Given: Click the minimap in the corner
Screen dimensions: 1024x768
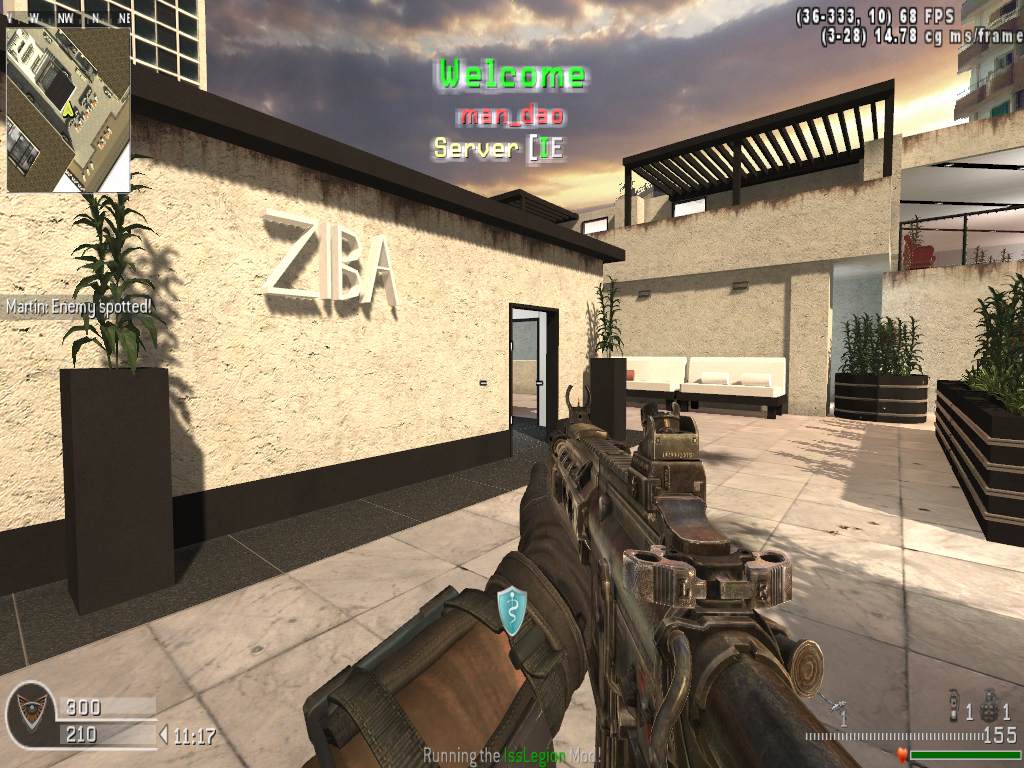Looking at the screenshot, I should (68, 108).
